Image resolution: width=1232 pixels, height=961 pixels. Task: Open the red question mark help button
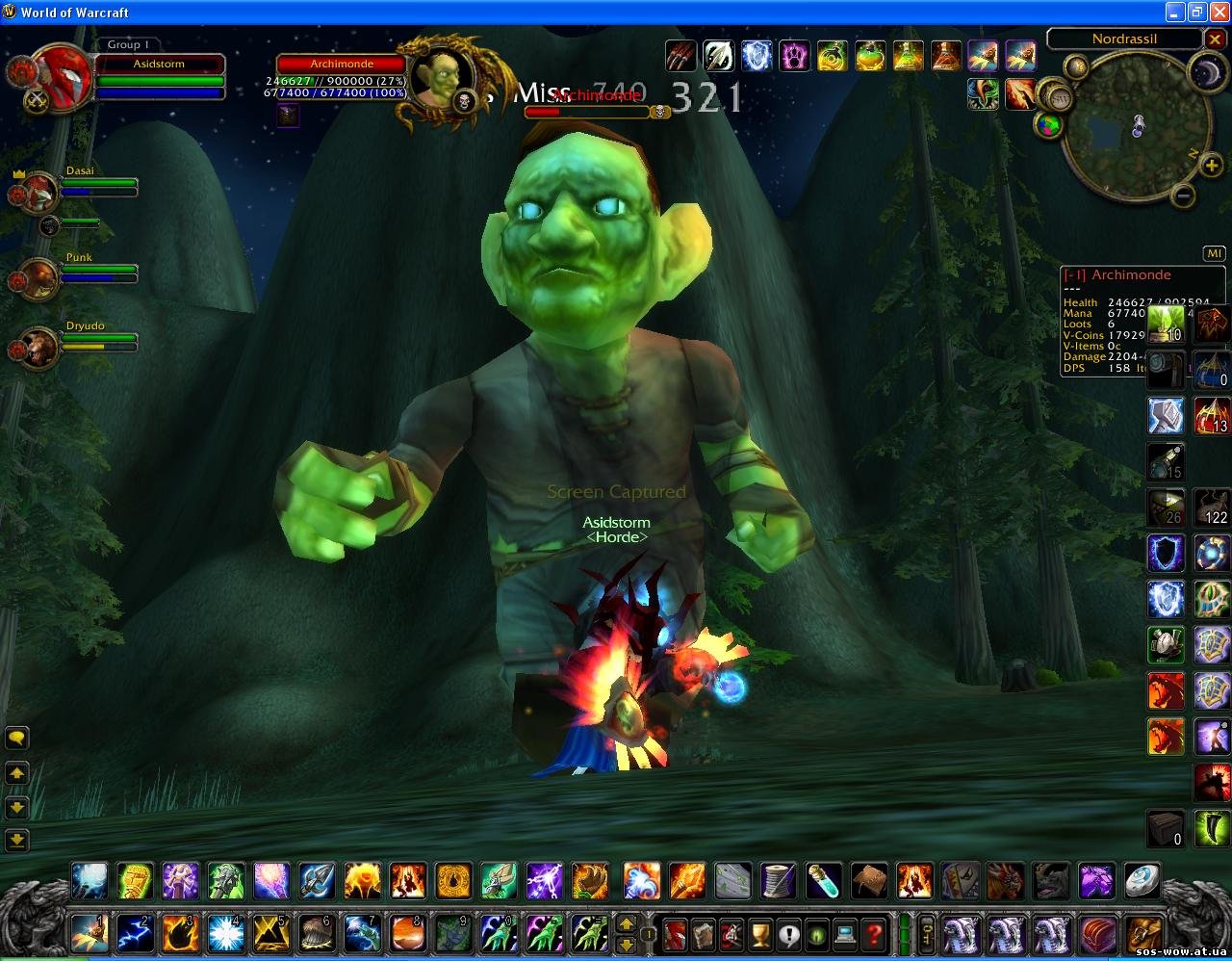(x=874, y=933)
